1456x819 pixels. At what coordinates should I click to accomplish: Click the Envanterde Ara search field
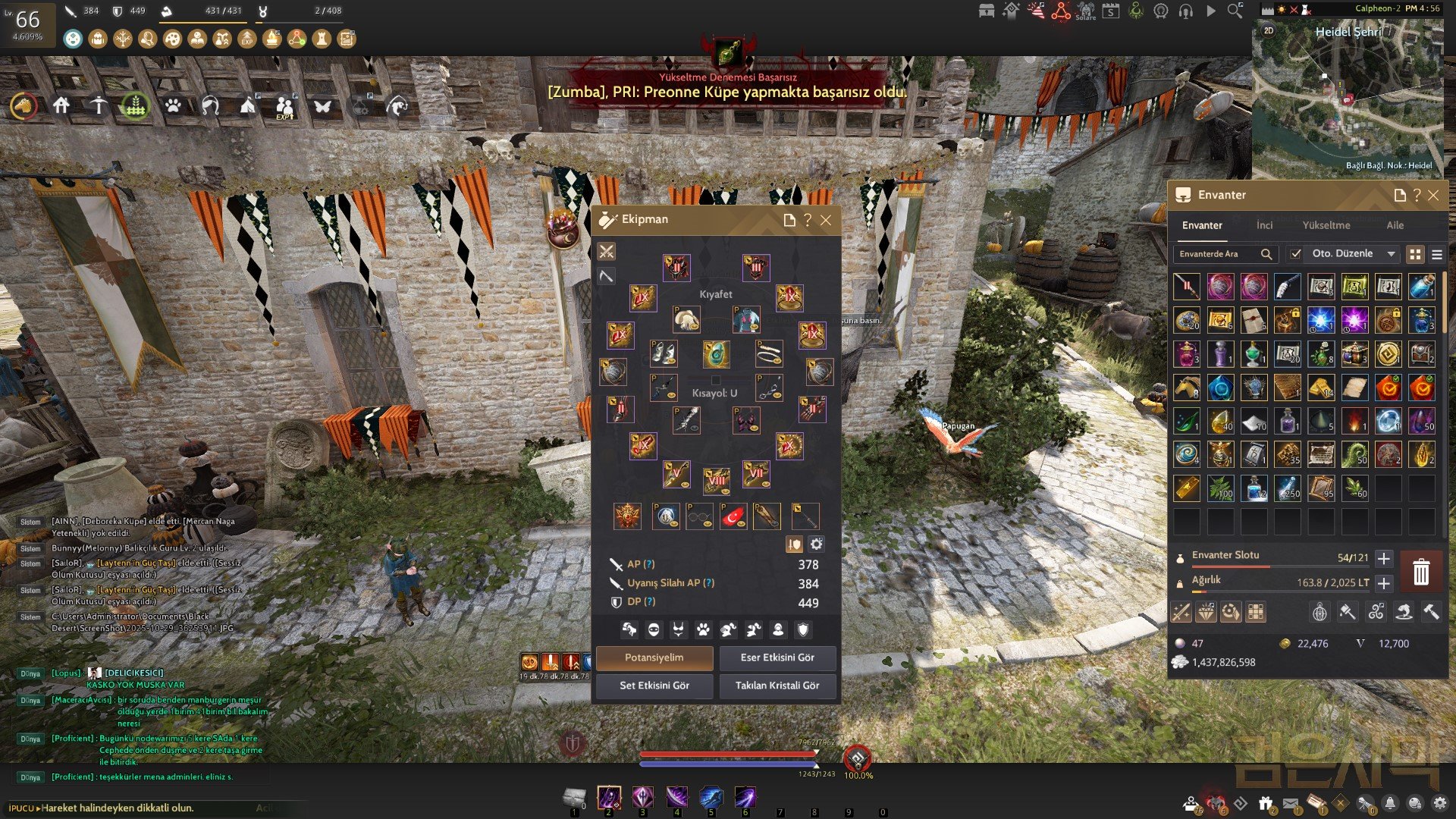coord(1217,254)
